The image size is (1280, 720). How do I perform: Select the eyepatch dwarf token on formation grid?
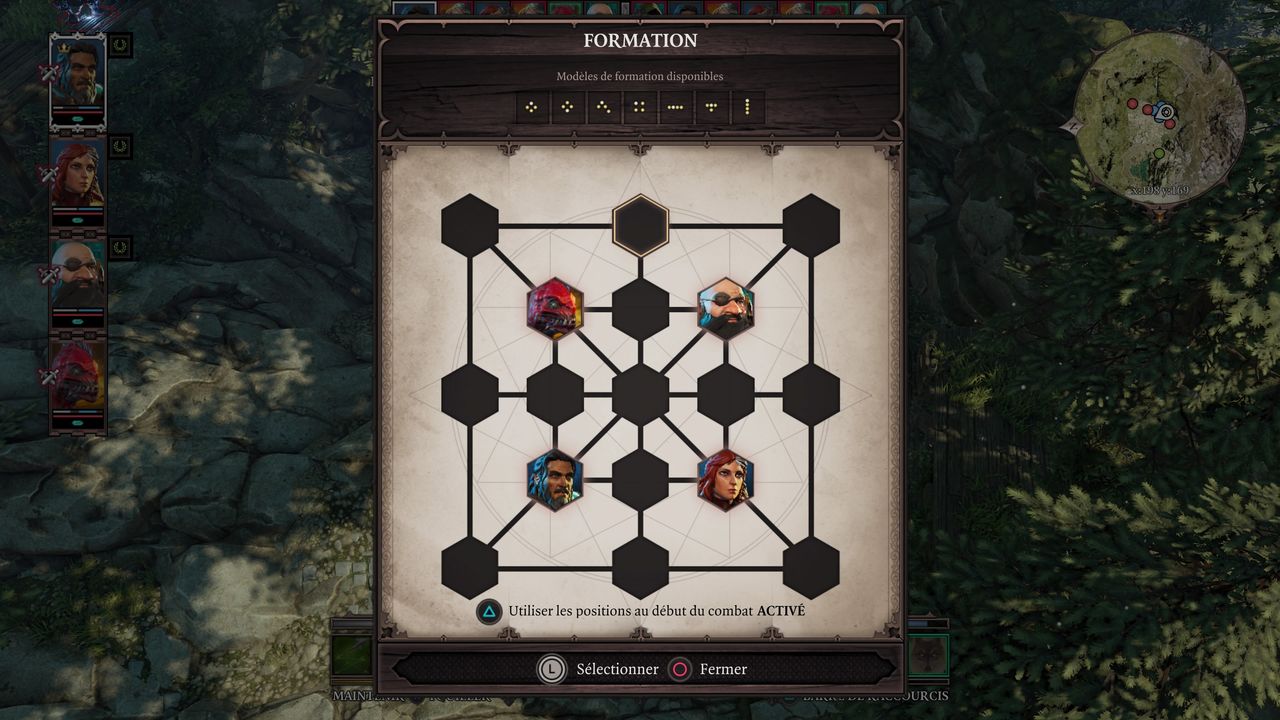tap(726, 309)
